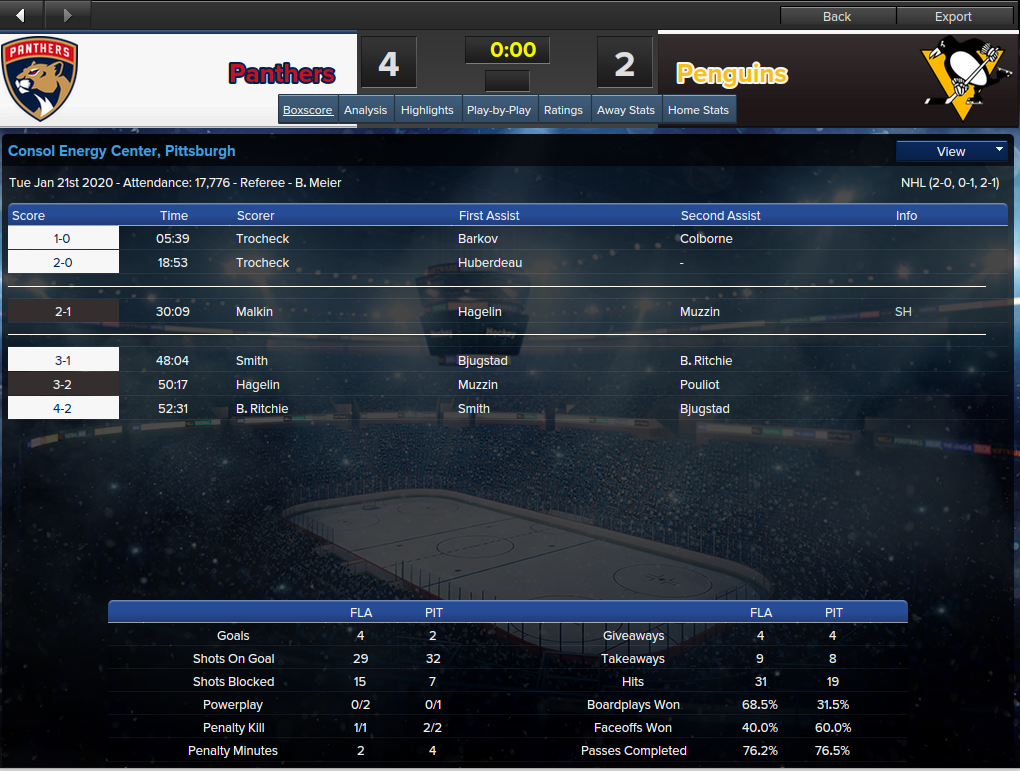Open the Highlights tab
The image size is (1020, 771).
click(427, 110)
